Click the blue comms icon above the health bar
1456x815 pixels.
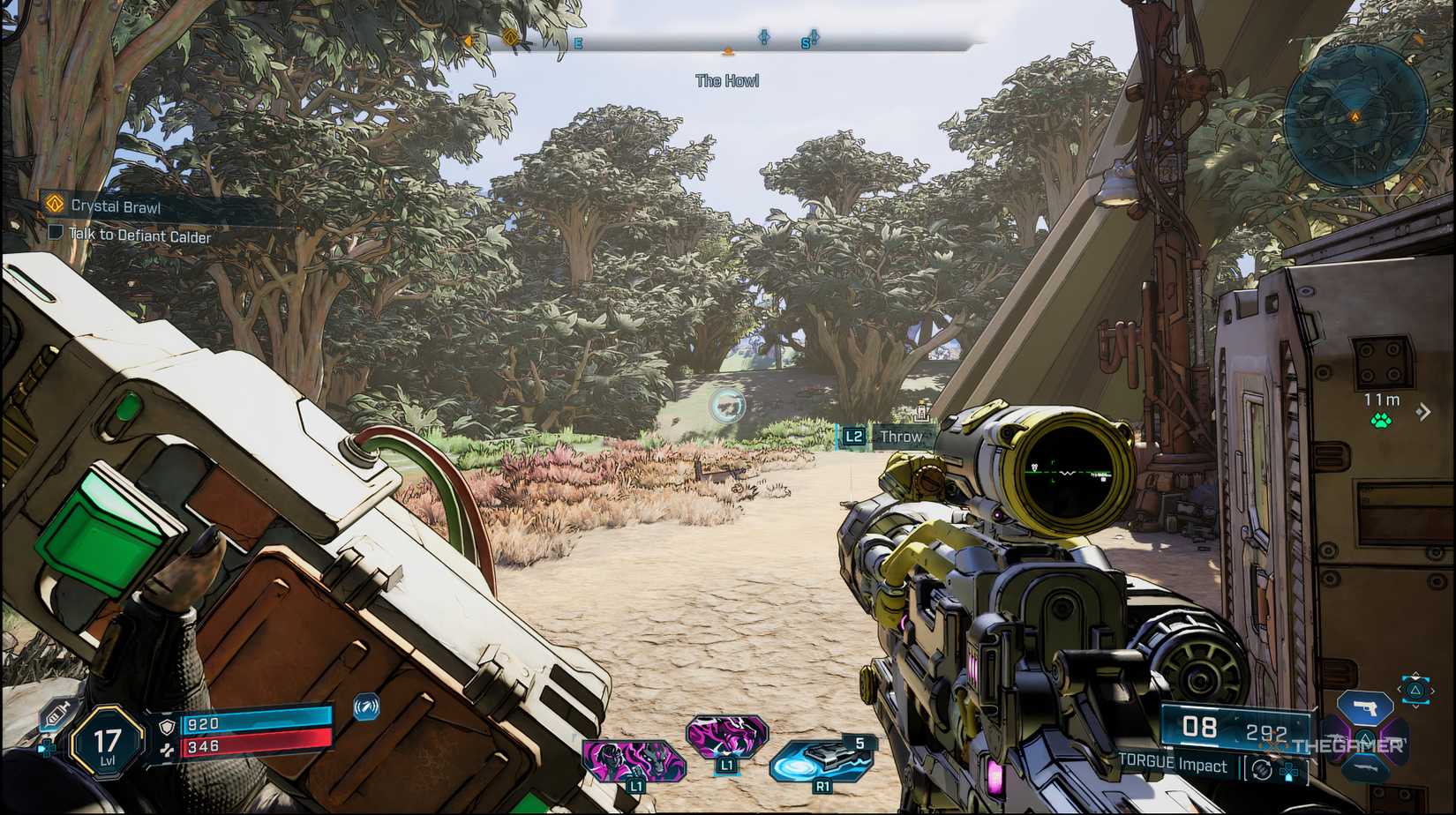coord(365,707)
